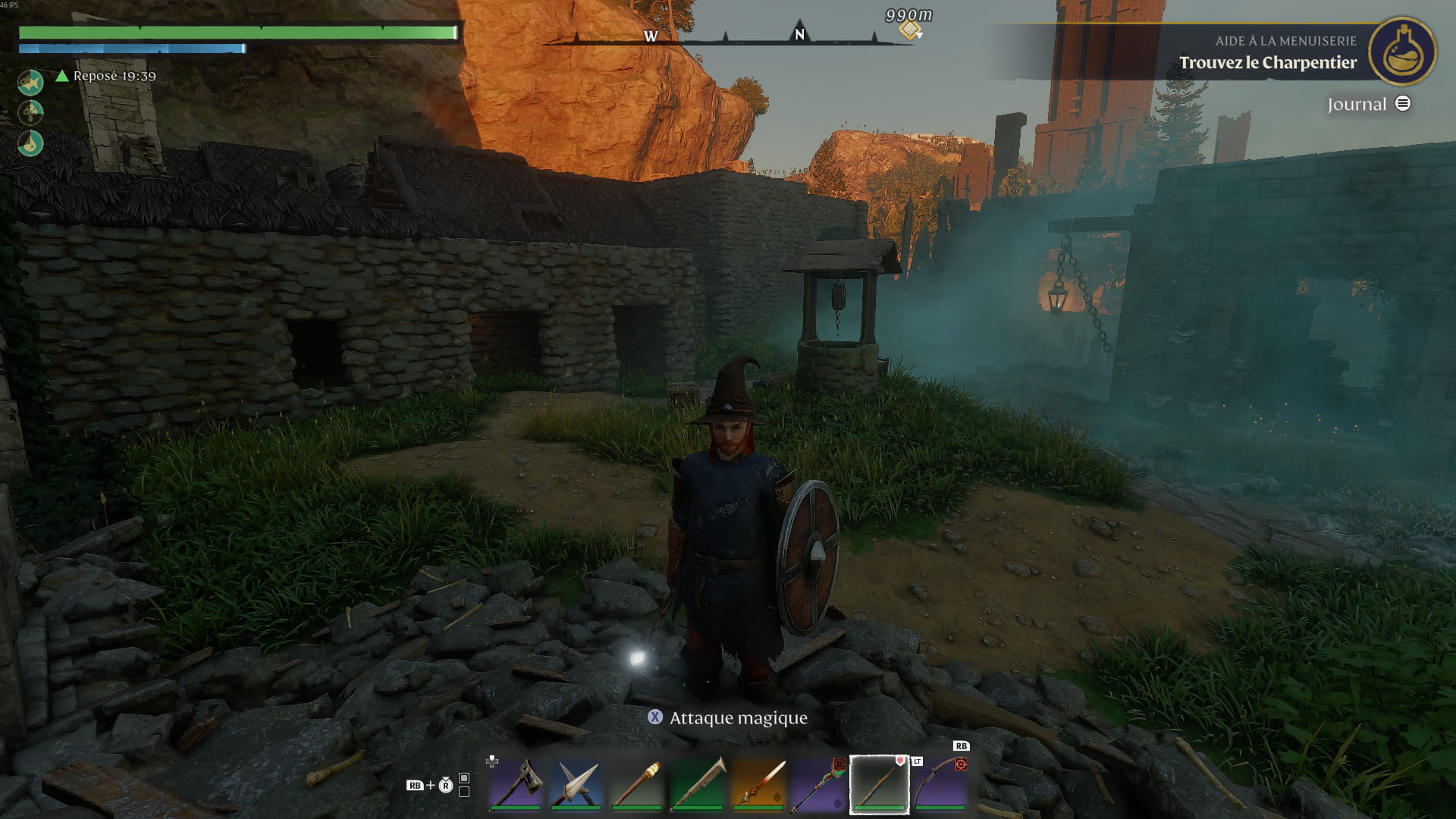This screenshot has height=819, width=1456.
Task: Pick the green-headed magic staff slot
Action: [819, 783]
